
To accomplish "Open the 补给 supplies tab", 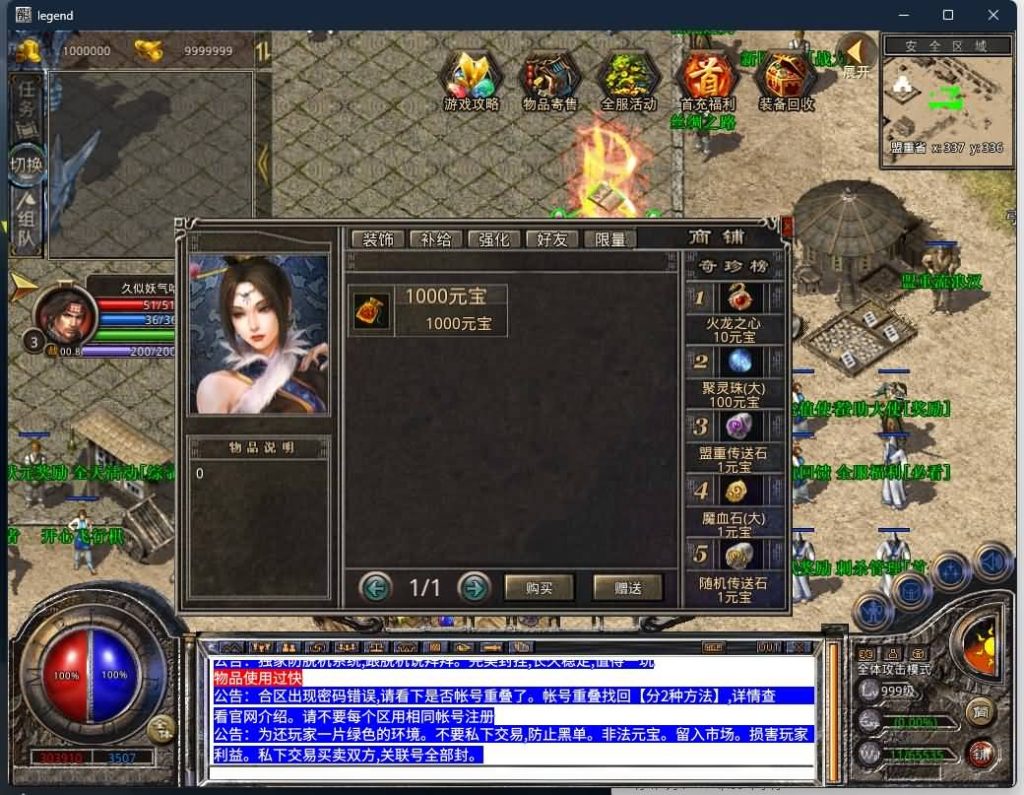I will tap(435, 240).
